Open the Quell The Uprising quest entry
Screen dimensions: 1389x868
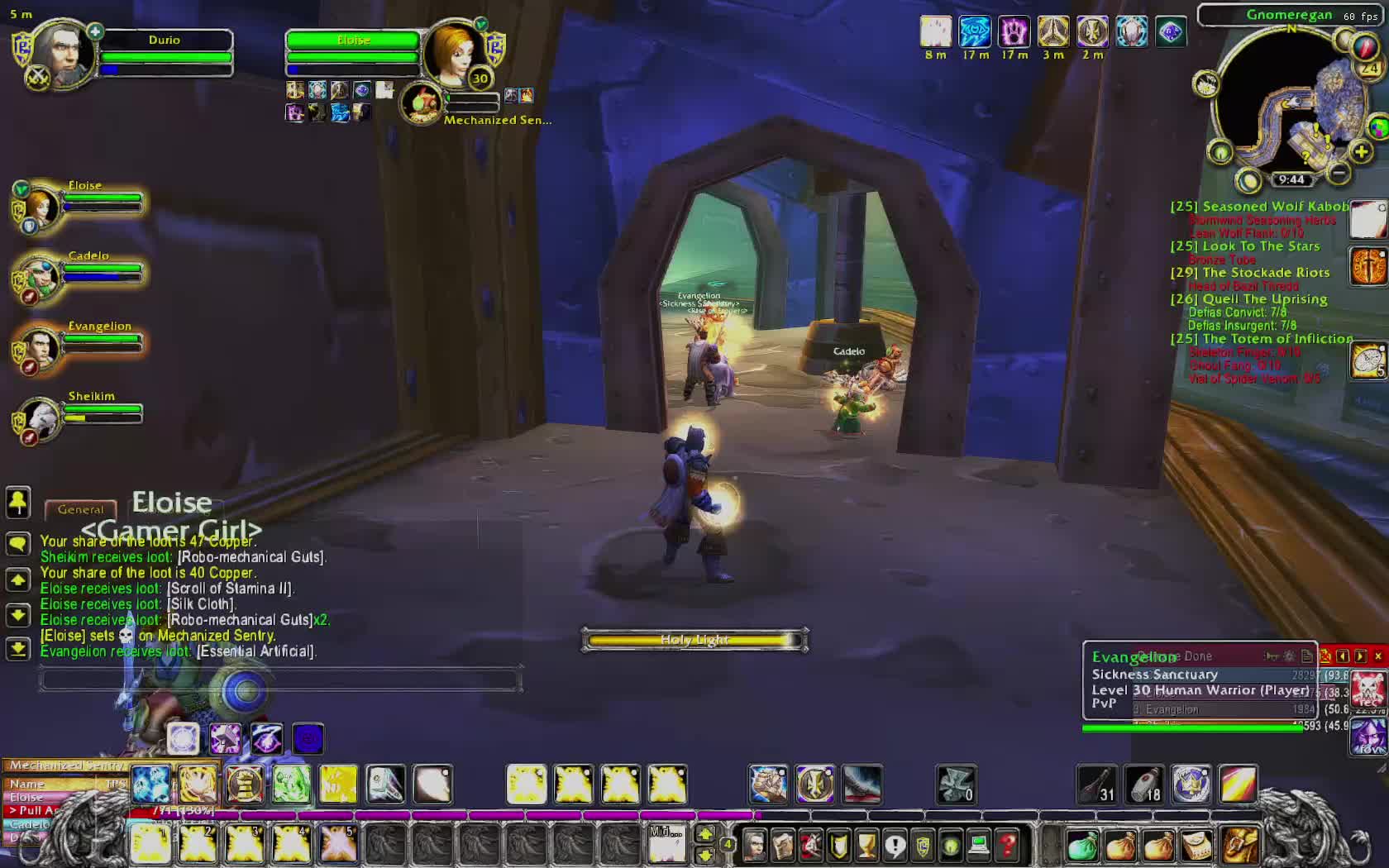(x=1264, y=299)
